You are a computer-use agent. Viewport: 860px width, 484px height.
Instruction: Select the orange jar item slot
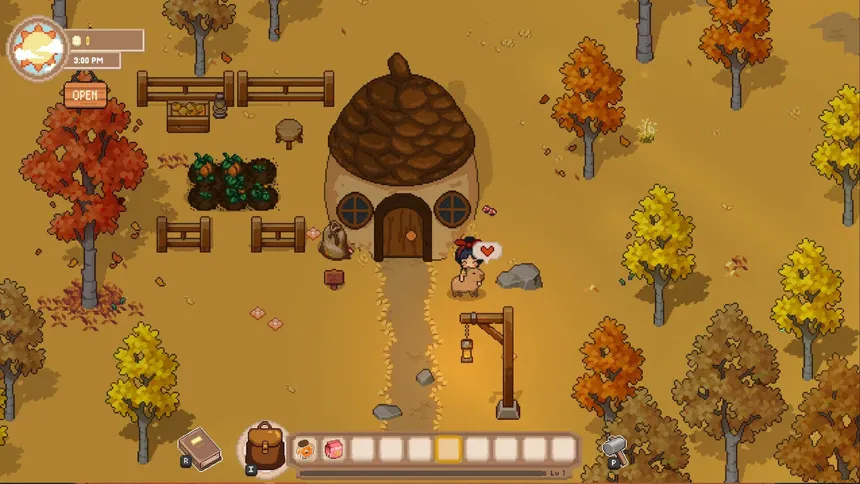click(x=306, y=450)
